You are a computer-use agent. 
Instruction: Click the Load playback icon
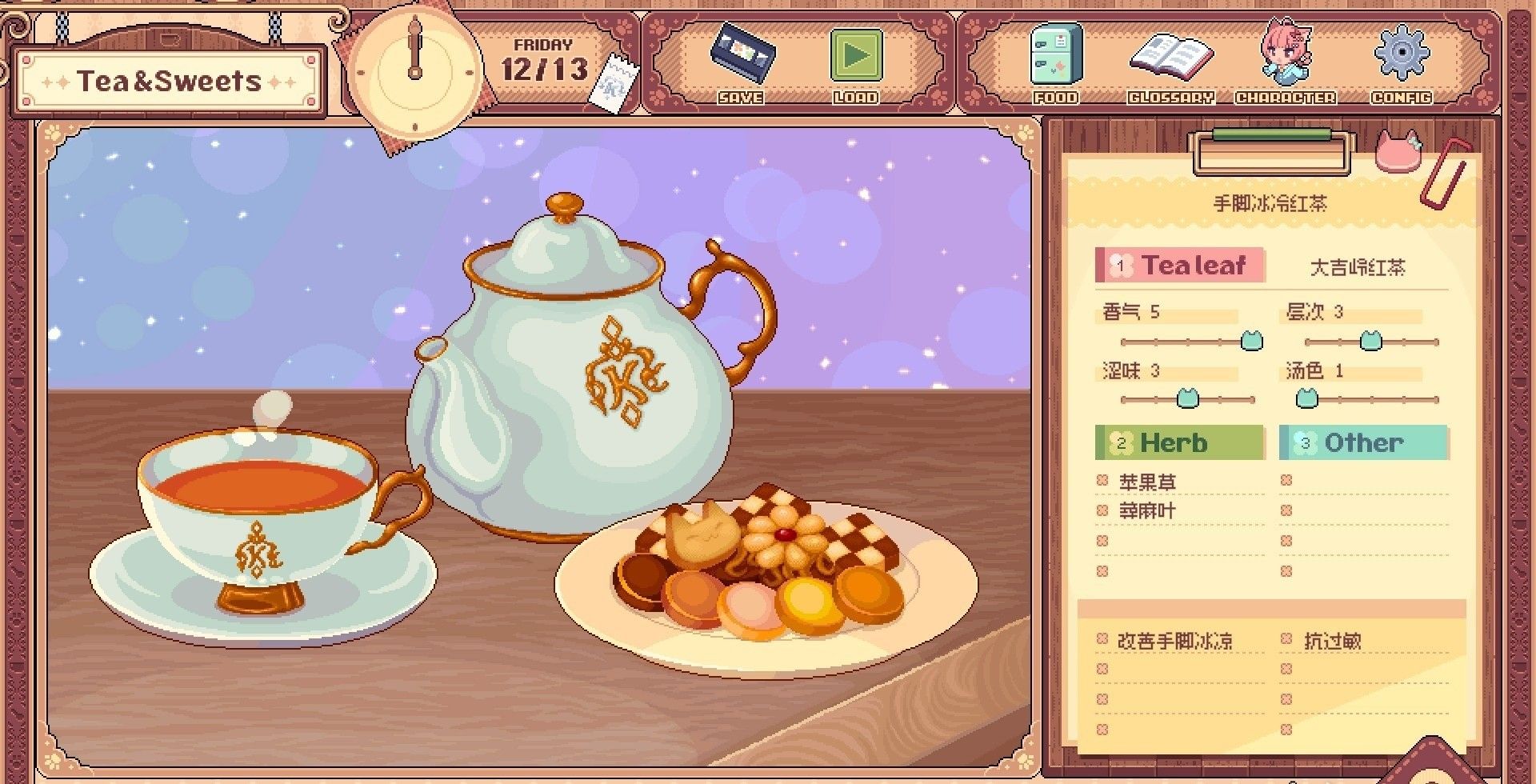click(x=856, y=56)
